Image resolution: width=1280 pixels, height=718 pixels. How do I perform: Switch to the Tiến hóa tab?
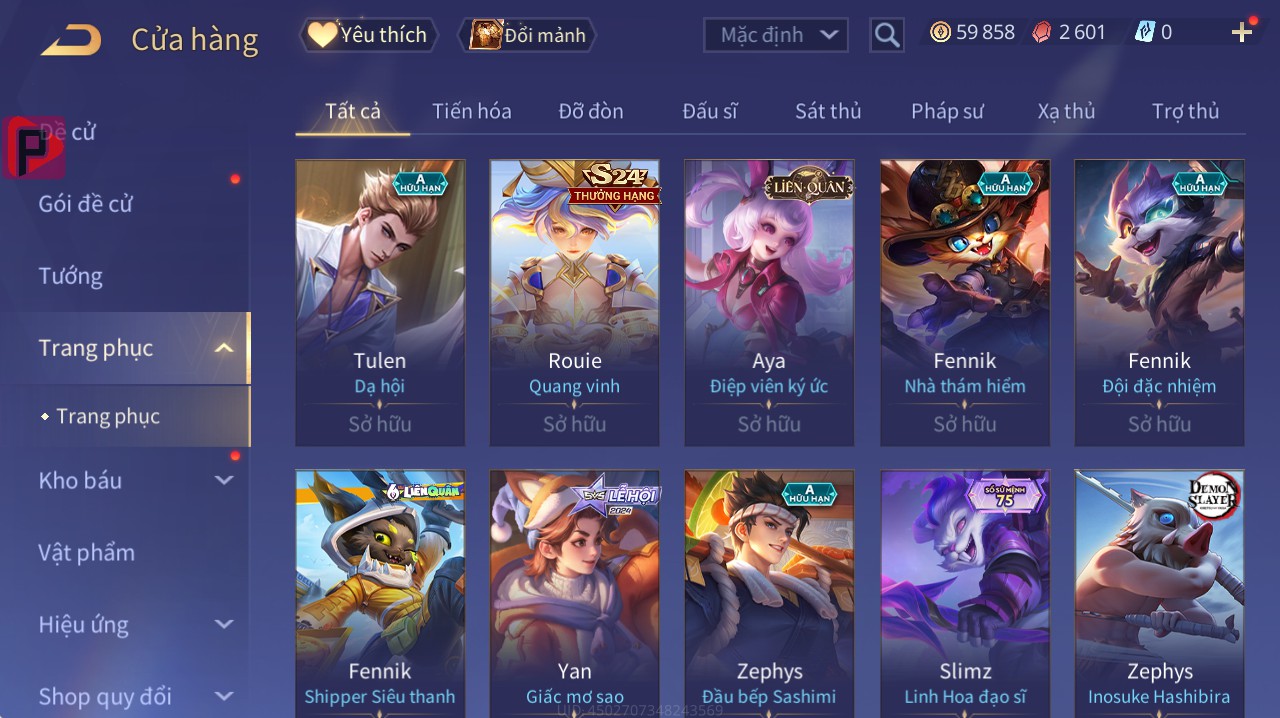[471, 111]
